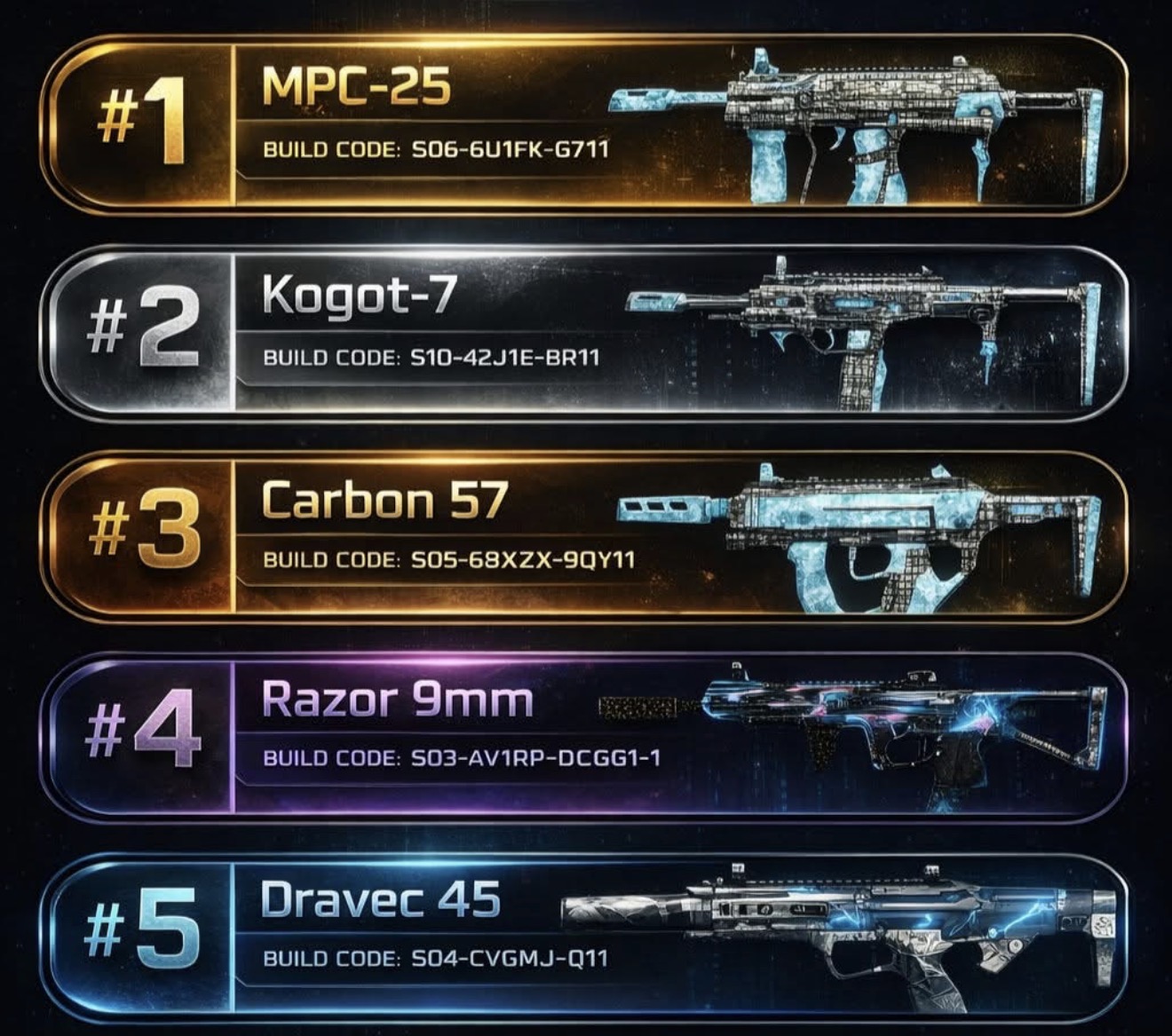Select the #1 MPC-25 weapon row

[586, 124]
